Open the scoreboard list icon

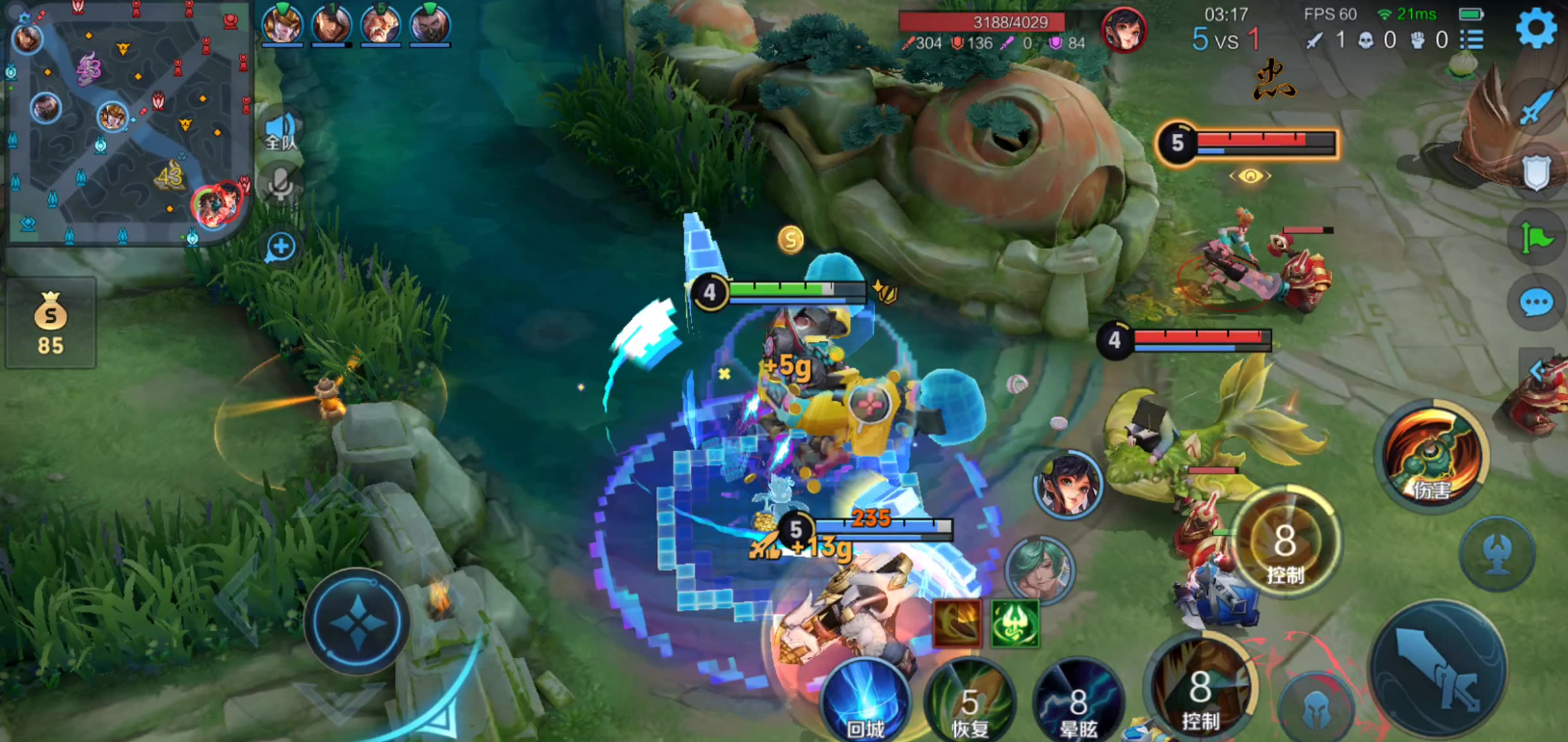pos(1472,40)
